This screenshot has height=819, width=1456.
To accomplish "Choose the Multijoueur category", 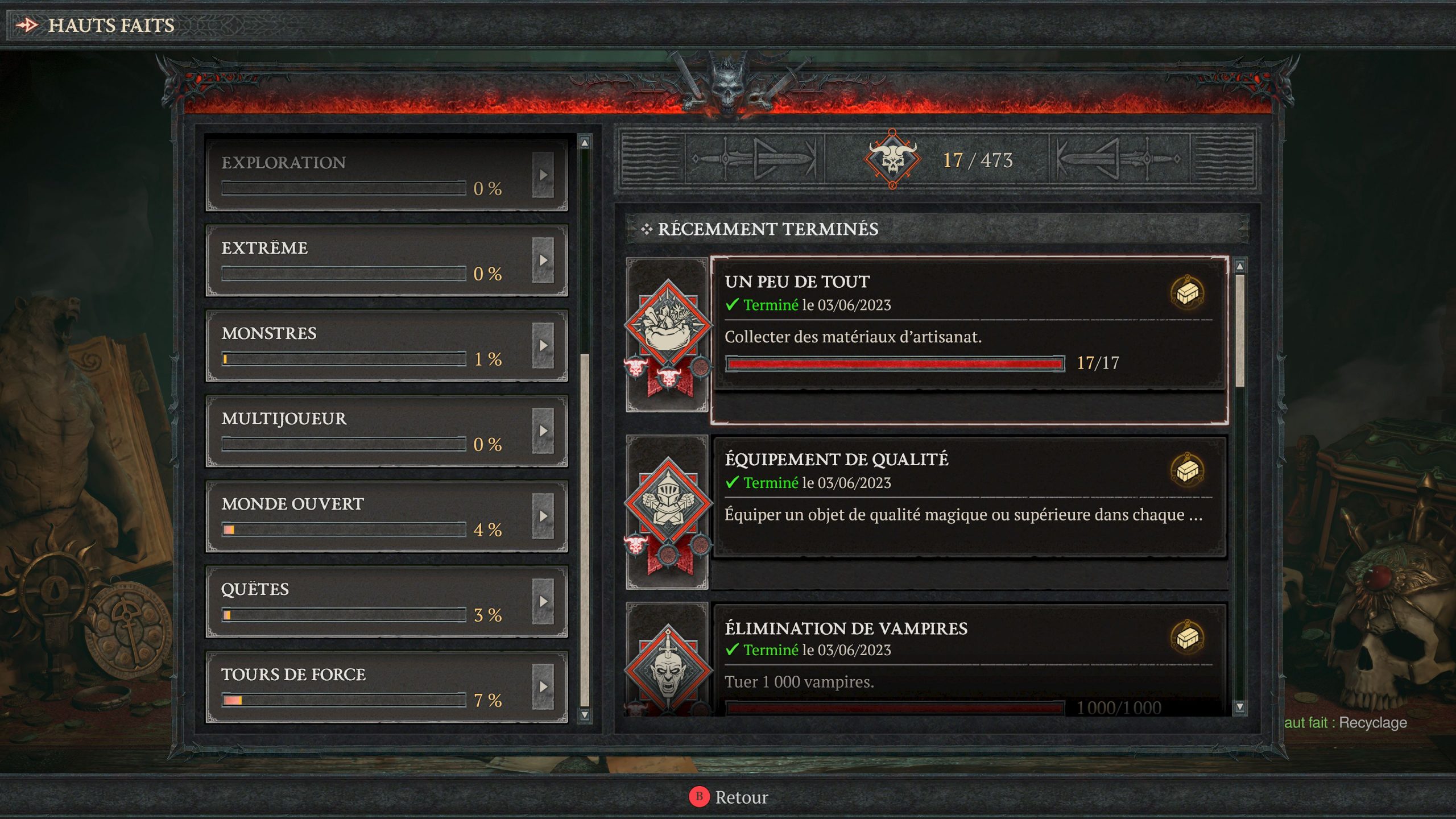I will (375, 430).
